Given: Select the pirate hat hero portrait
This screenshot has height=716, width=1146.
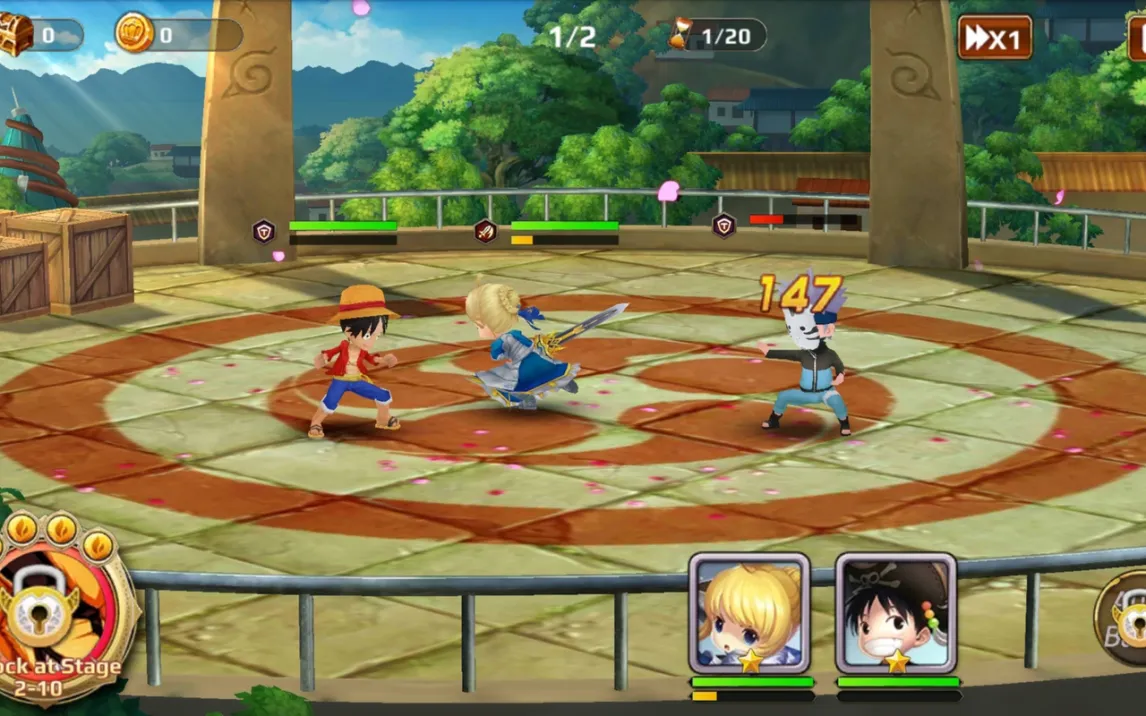Looking at the screenshot, I should (x=896, y=612).
